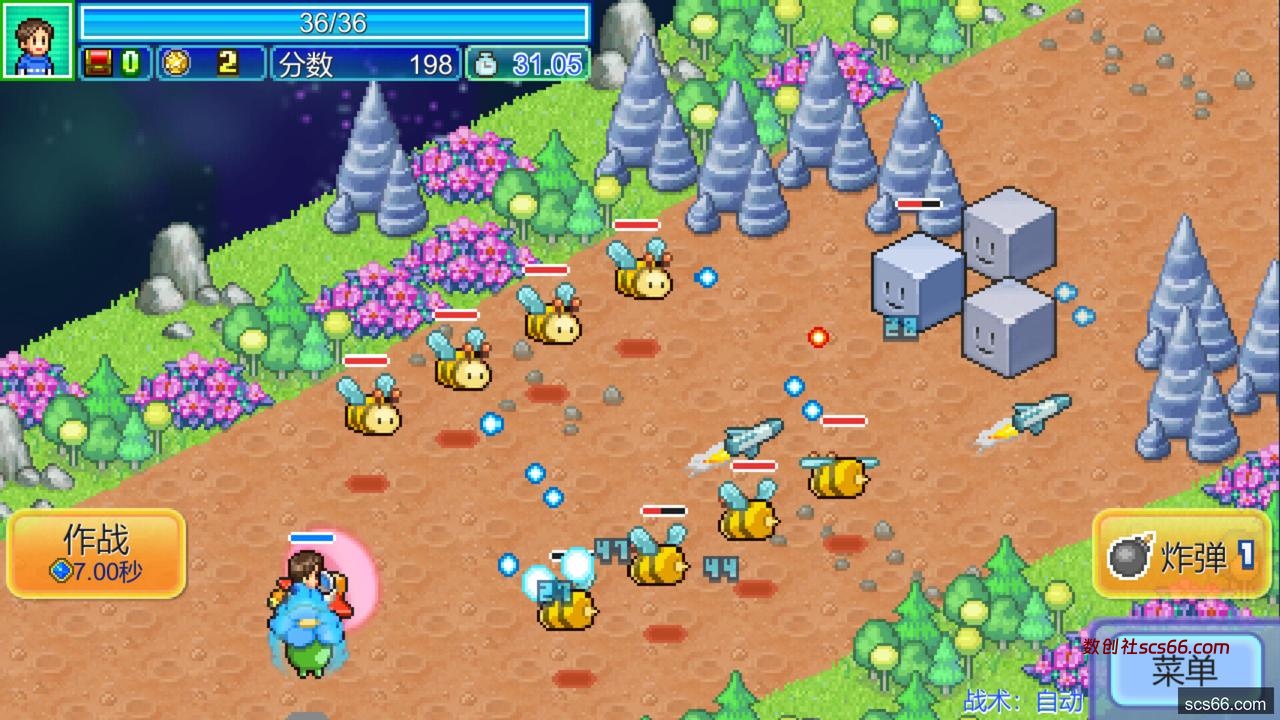
Task: Select the player character portrait
Action: click(x=37, y=40)
